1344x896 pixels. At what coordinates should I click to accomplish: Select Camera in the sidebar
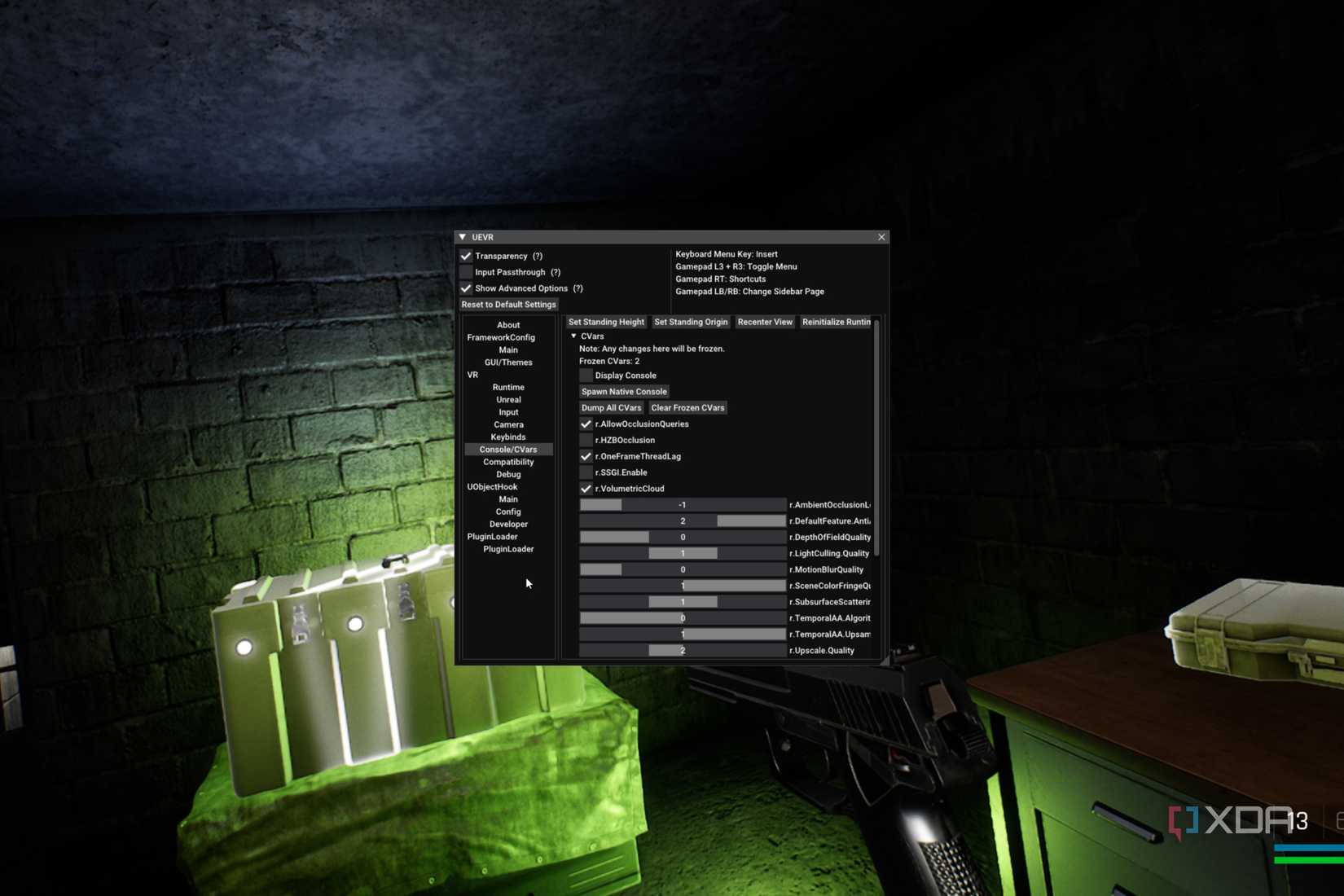507,424
